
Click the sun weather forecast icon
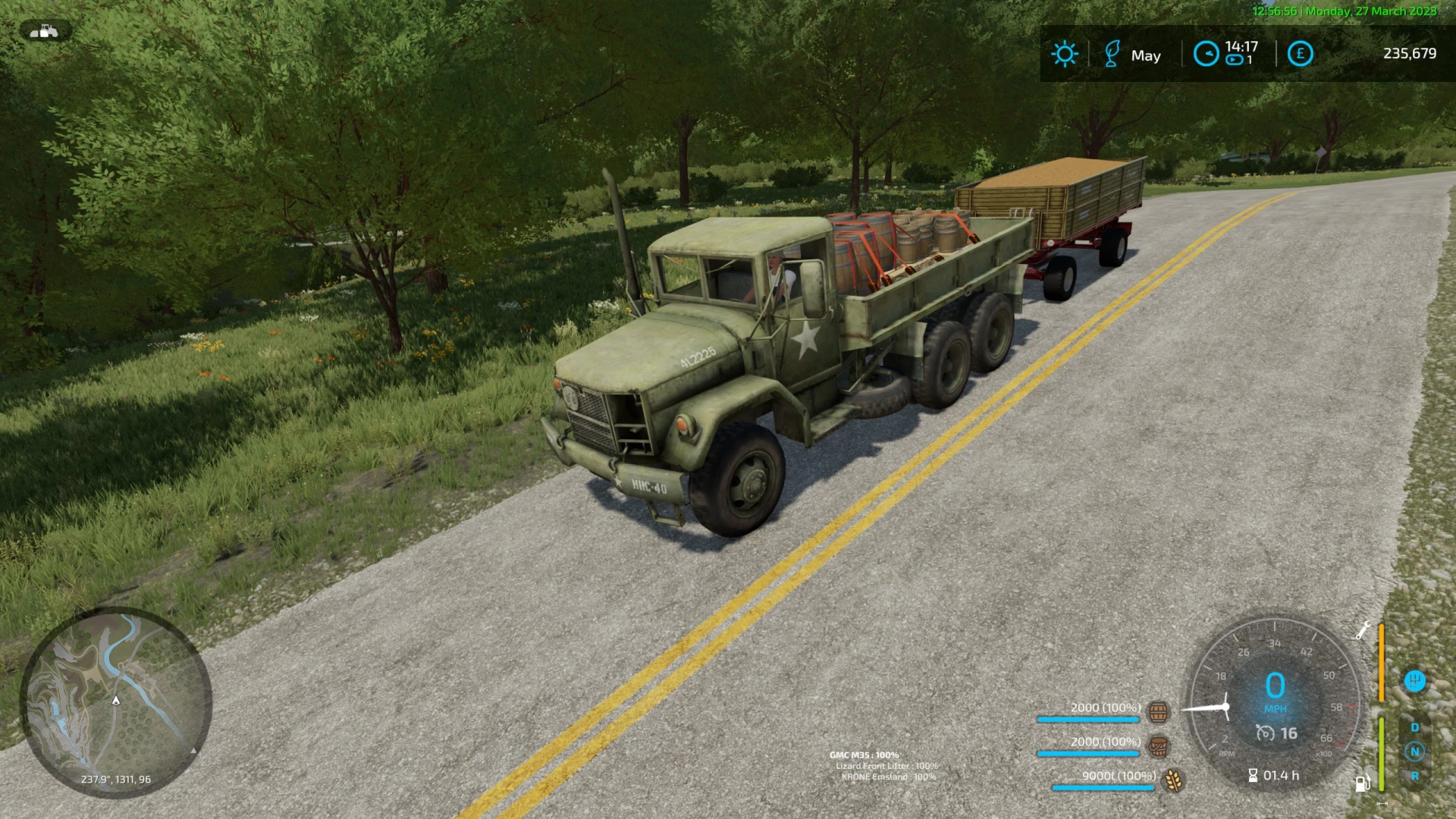click(1065, 53)
